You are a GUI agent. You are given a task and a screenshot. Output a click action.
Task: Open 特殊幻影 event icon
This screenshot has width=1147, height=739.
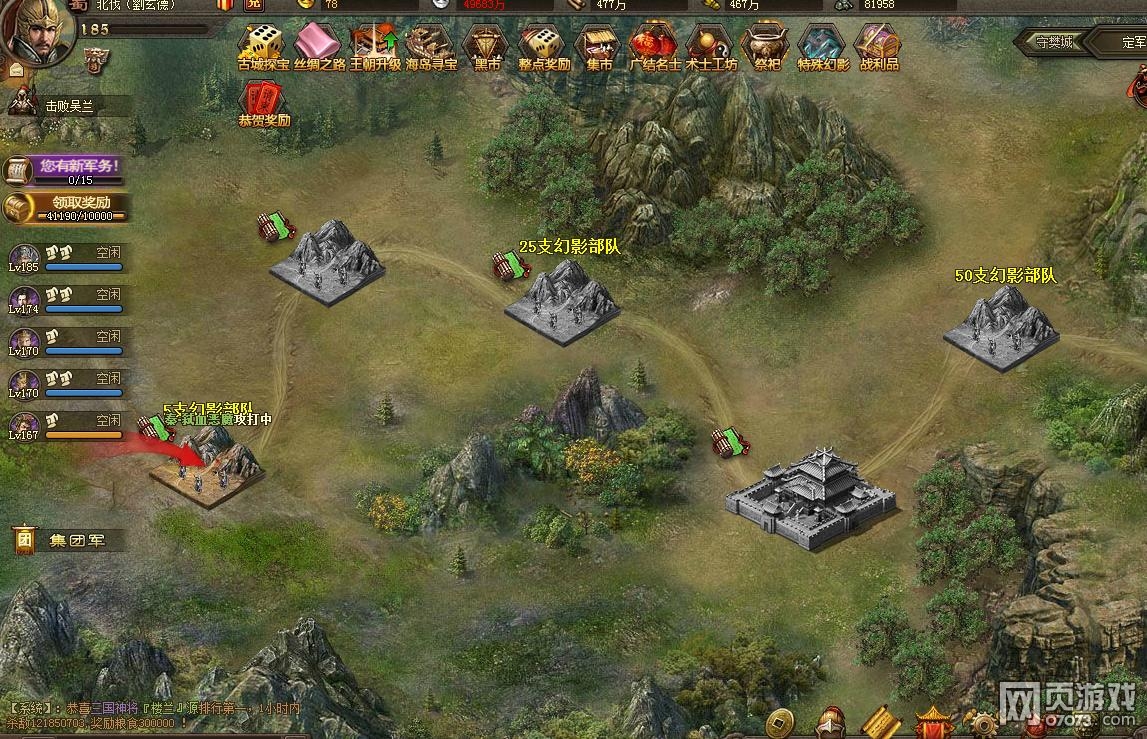tap(823, 45)
